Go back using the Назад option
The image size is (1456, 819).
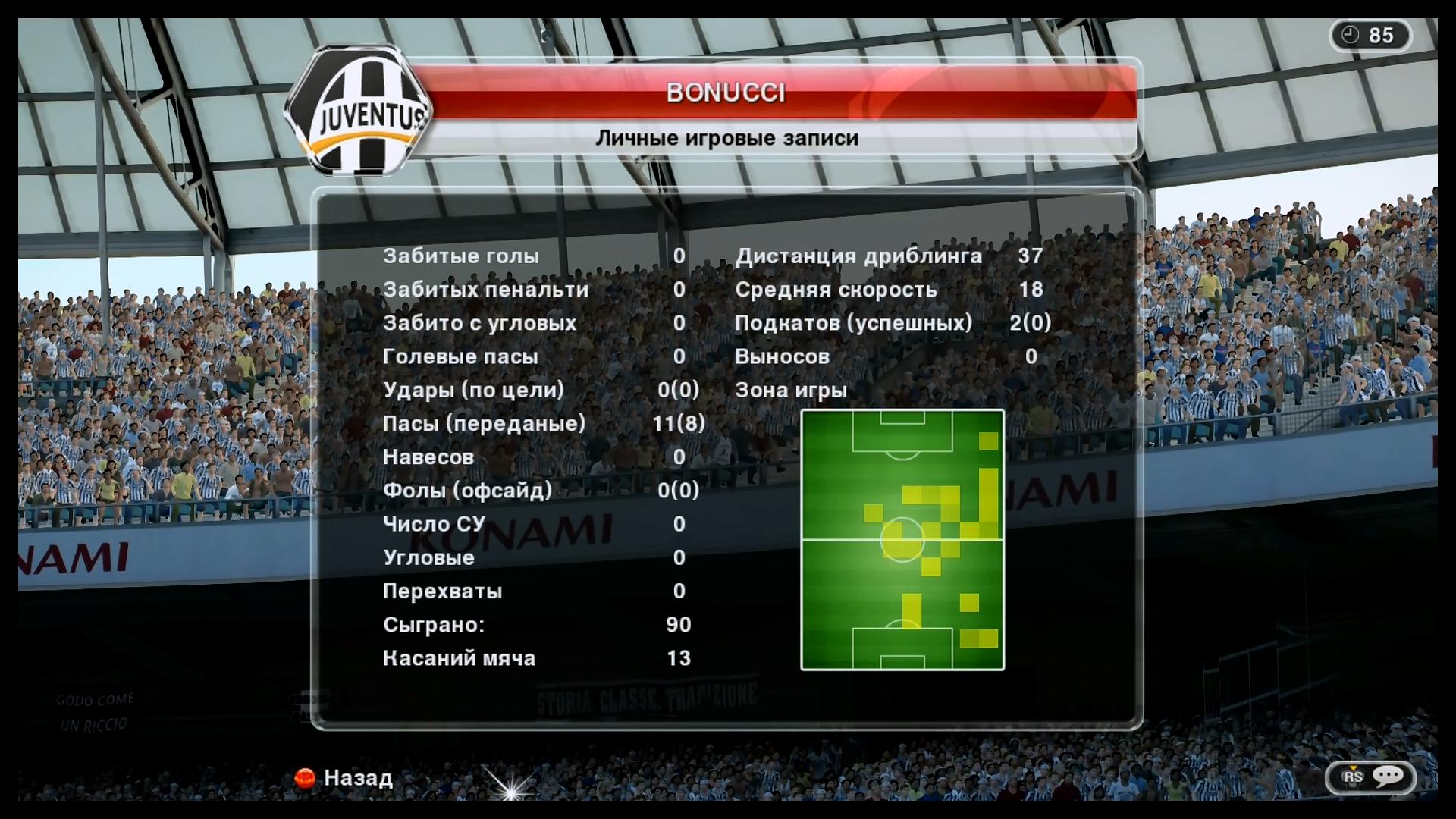345,778
